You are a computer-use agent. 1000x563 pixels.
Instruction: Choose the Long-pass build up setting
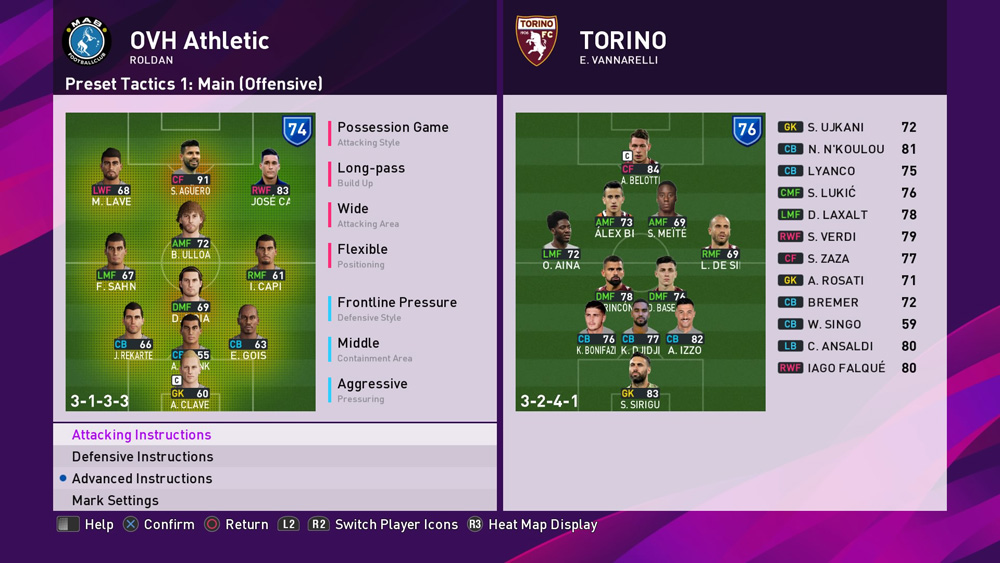371,169
